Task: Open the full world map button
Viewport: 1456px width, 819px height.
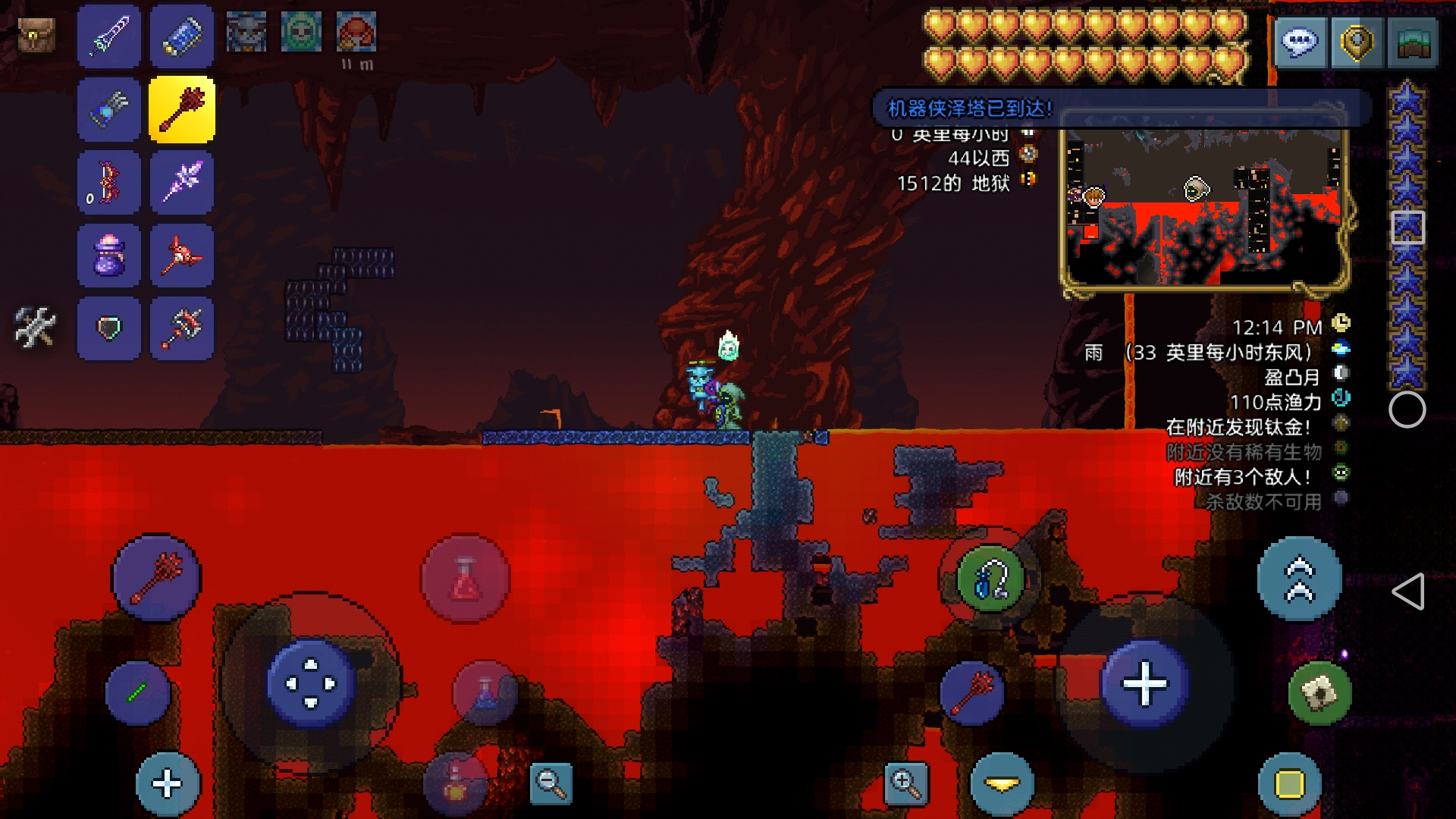Action: click(x=1412, y=43)
